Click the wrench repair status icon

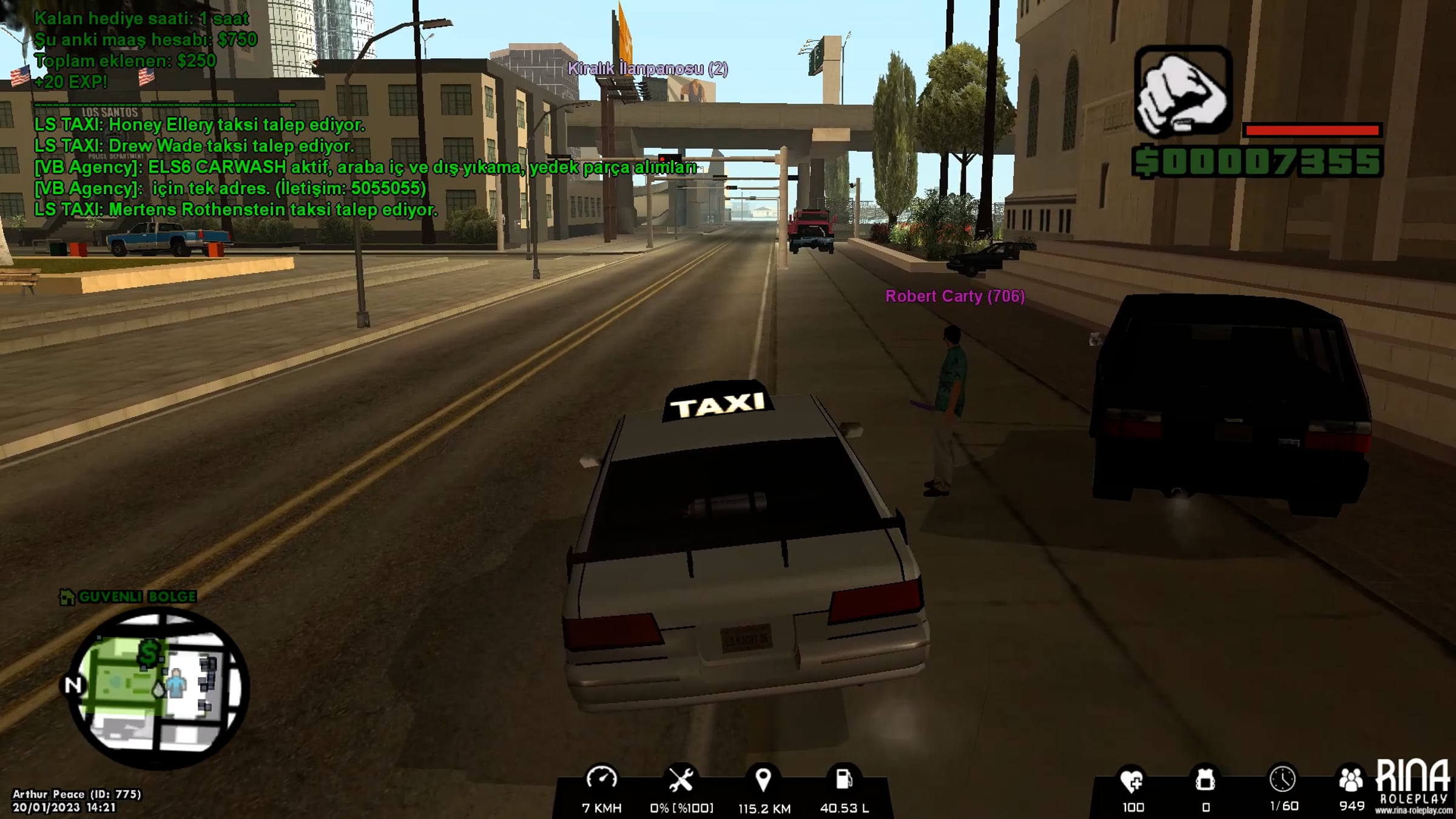681,780
